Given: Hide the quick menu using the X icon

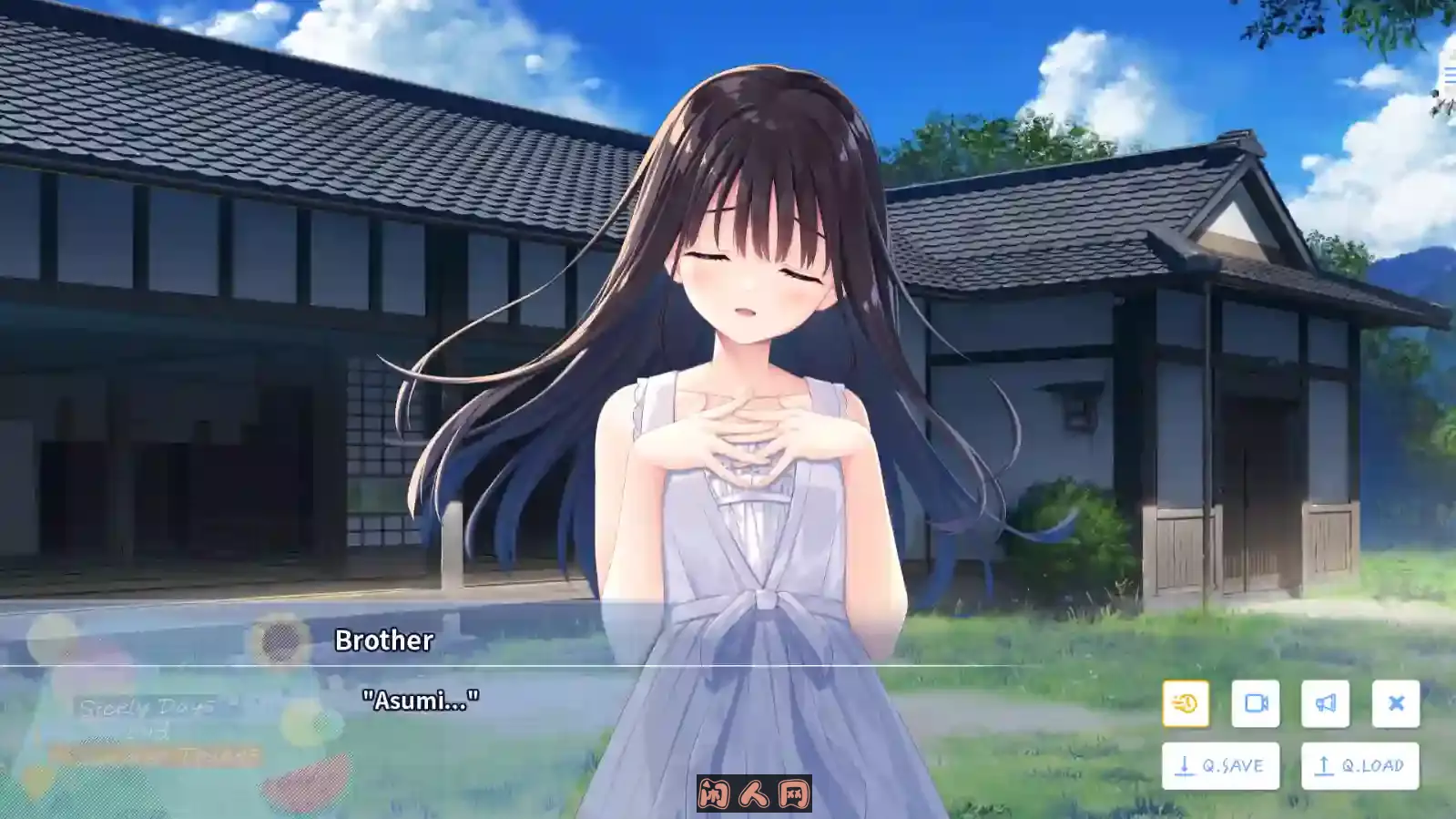Looking at the screenshot, I should pyautogui.click(x=1395, y=703).
